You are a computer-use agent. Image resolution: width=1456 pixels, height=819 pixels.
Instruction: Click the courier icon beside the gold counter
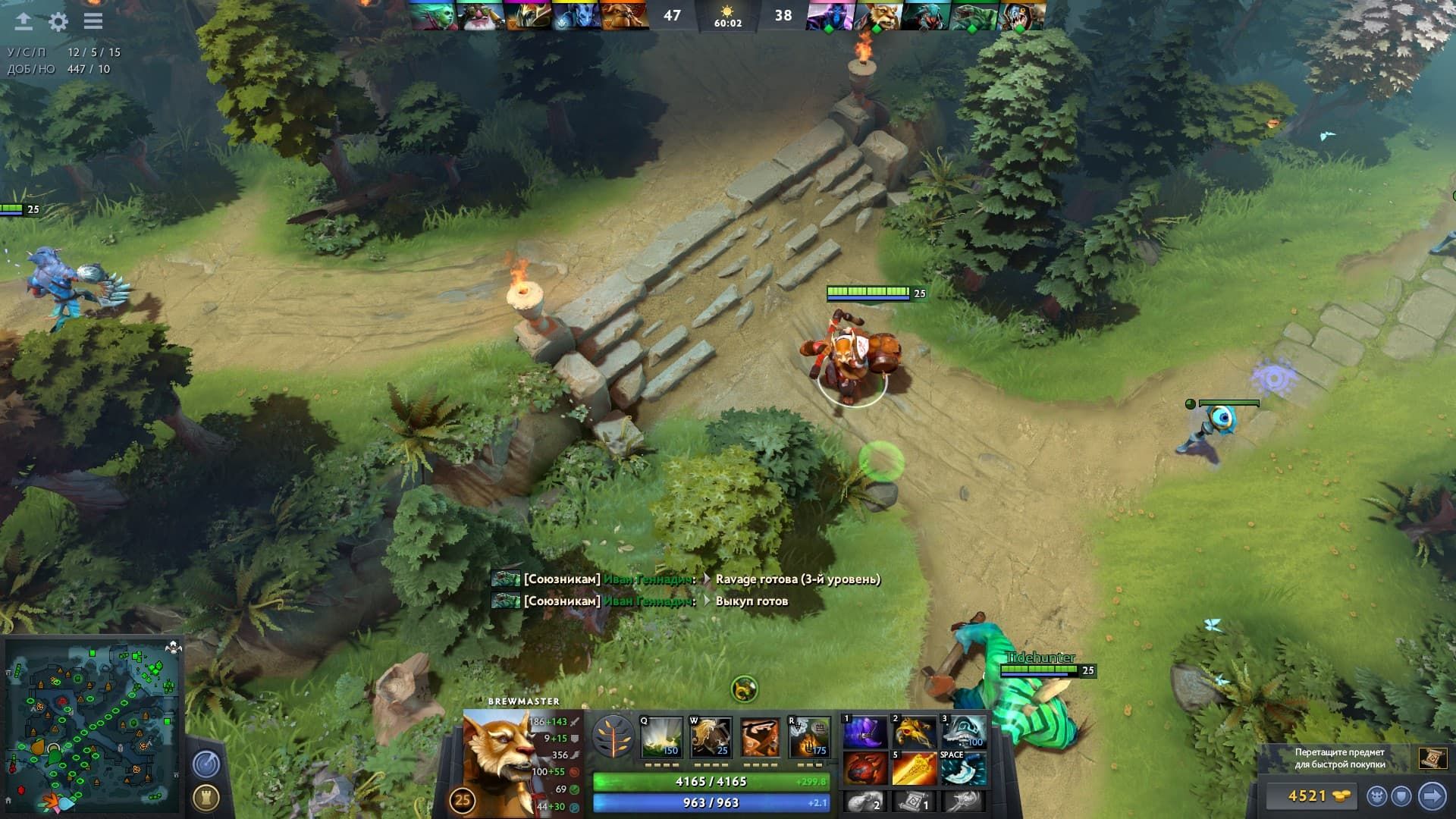1377,796
